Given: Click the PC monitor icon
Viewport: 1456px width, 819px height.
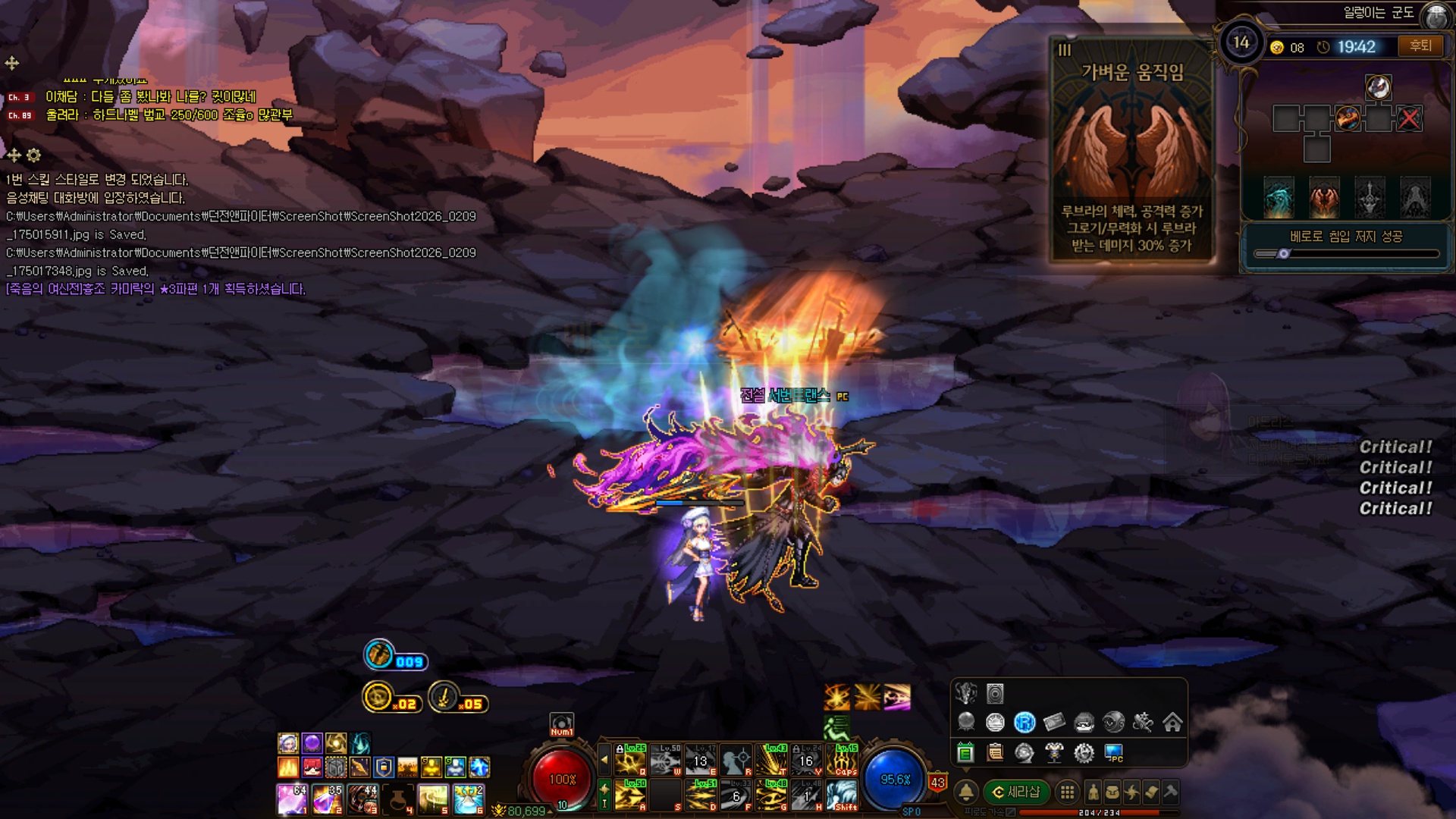Looking at the screenshot, I should (x=1113, y=752).
